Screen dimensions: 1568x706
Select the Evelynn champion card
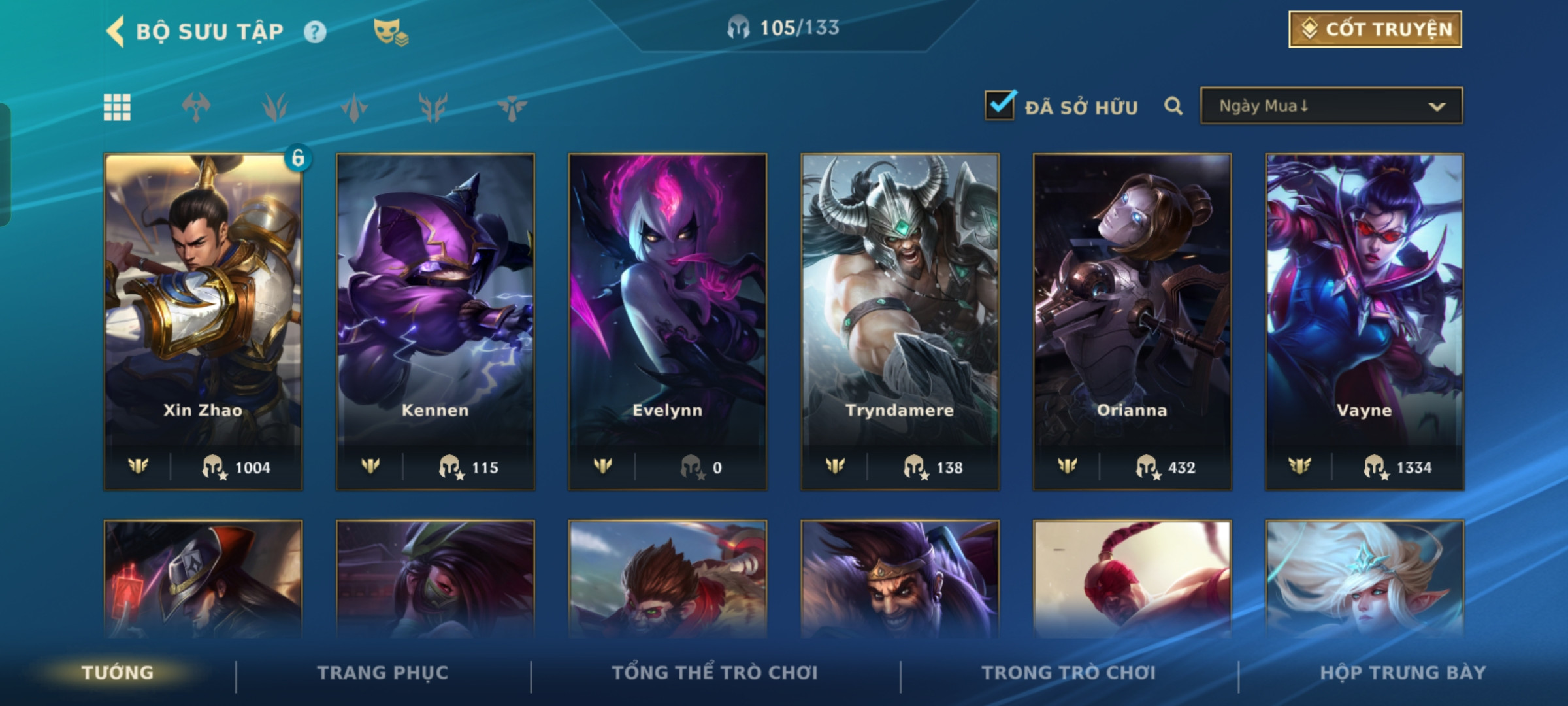click(668, 320)
